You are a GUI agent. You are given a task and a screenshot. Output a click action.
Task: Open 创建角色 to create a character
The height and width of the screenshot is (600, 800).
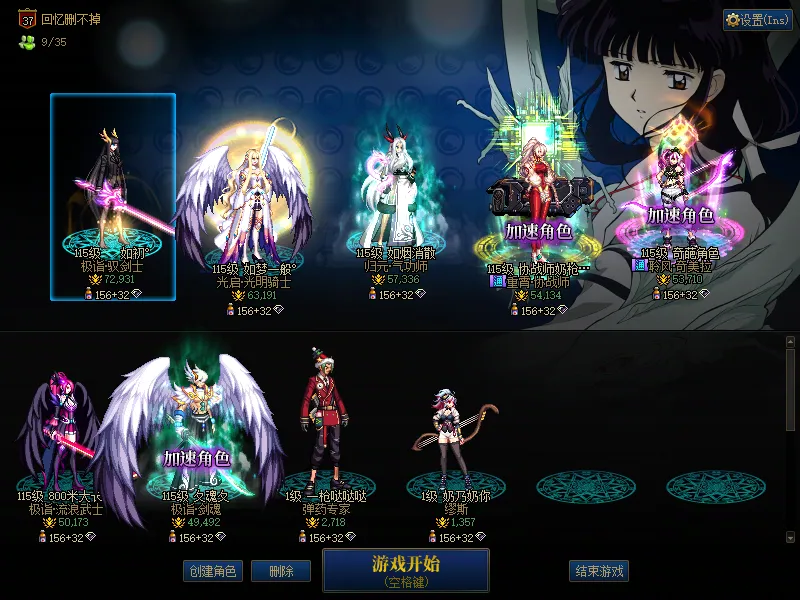click(x=212, y=571)
